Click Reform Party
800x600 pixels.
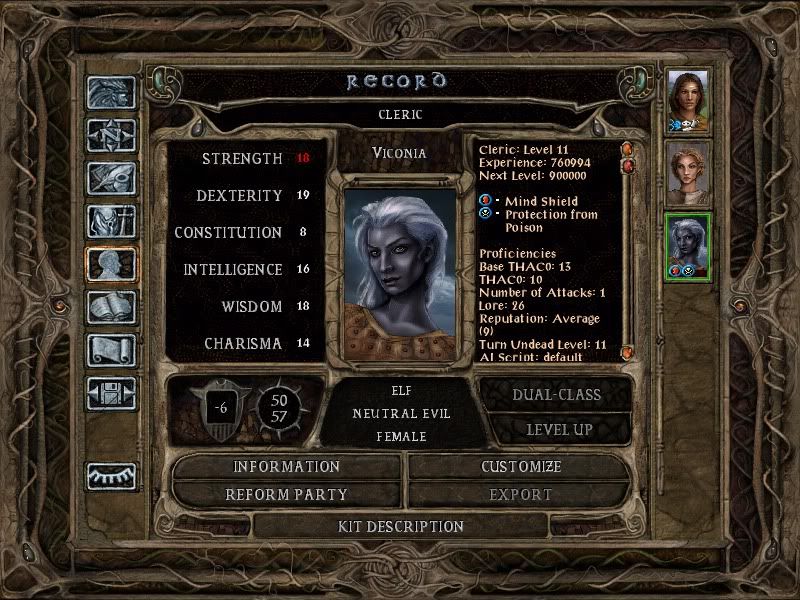286,494
